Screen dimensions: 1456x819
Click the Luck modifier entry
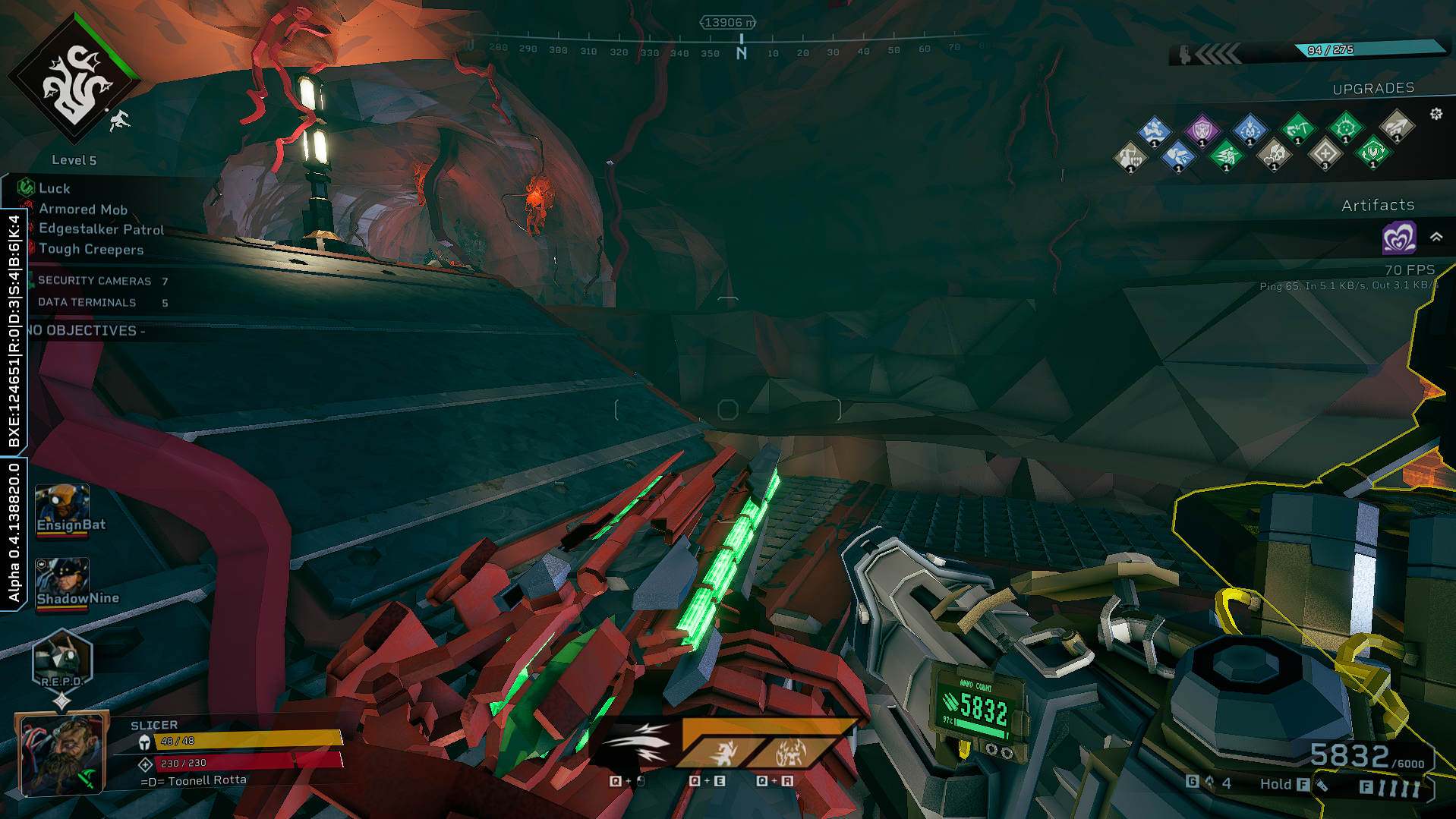pyautogui.click(x=54, y=188)
